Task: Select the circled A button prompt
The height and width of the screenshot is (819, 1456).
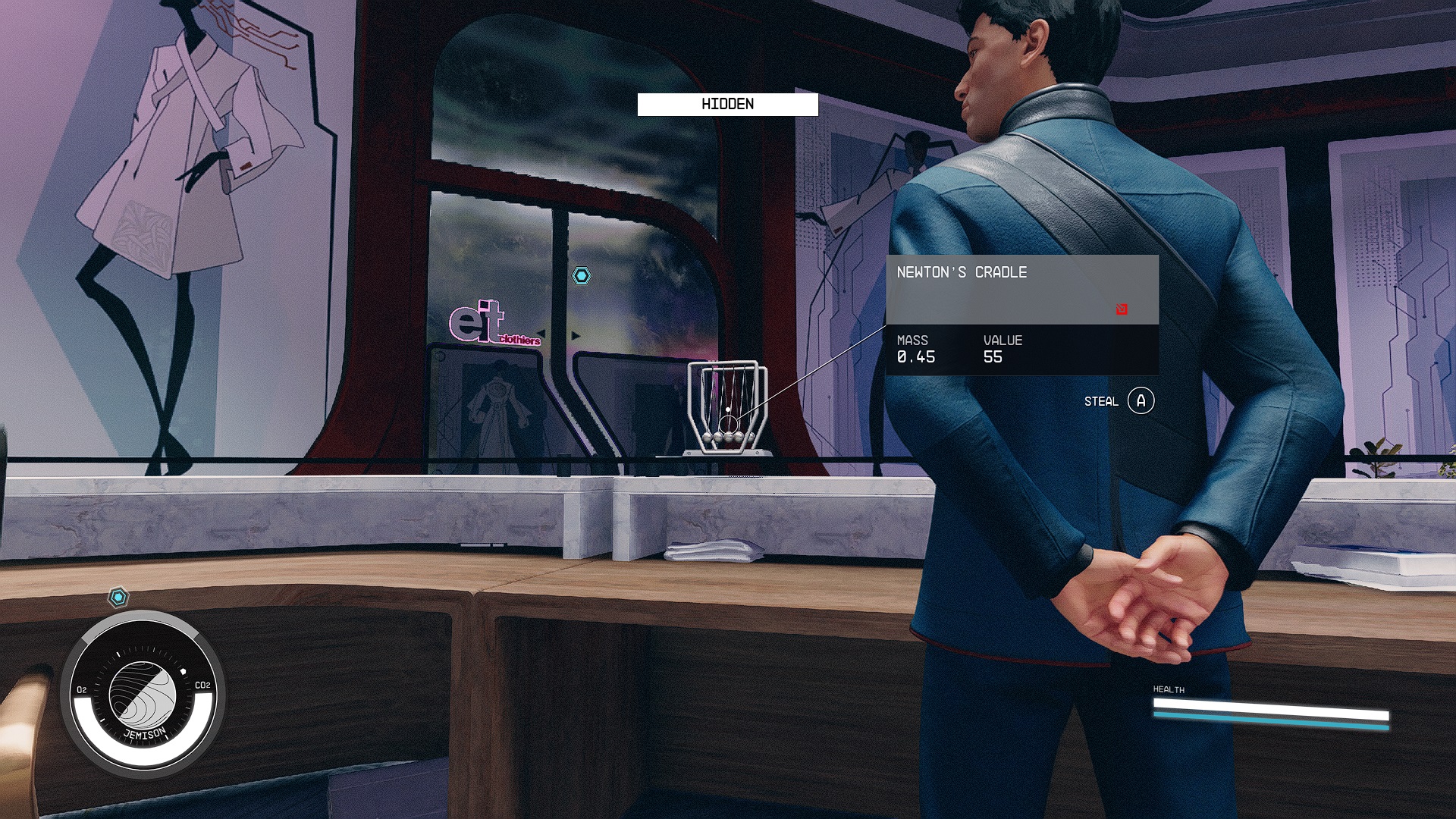Action: point(1142,401)
